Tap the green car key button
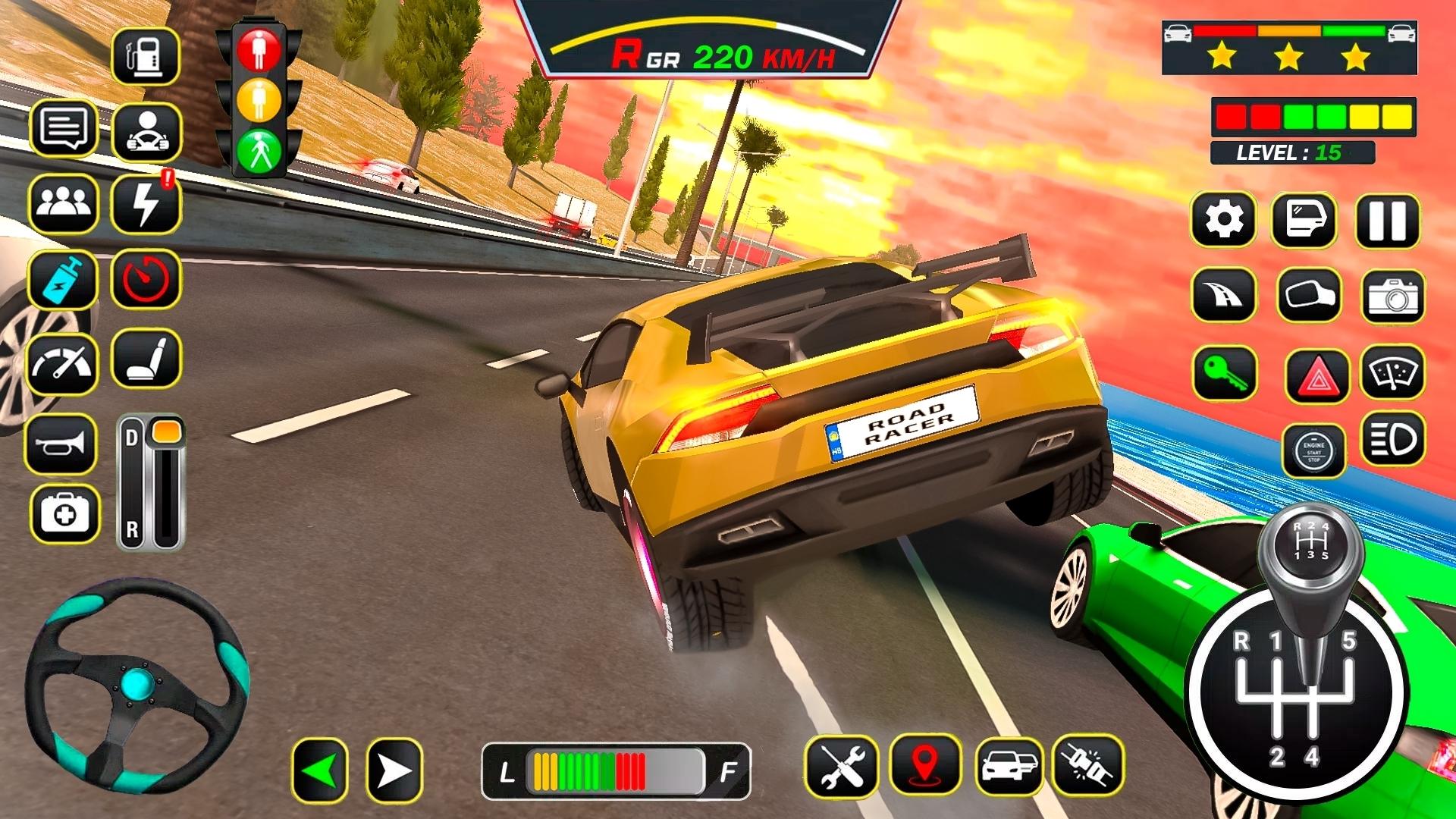Image resolution: width=1456 pixels, height=819 pixels. tap(1224, 373)
